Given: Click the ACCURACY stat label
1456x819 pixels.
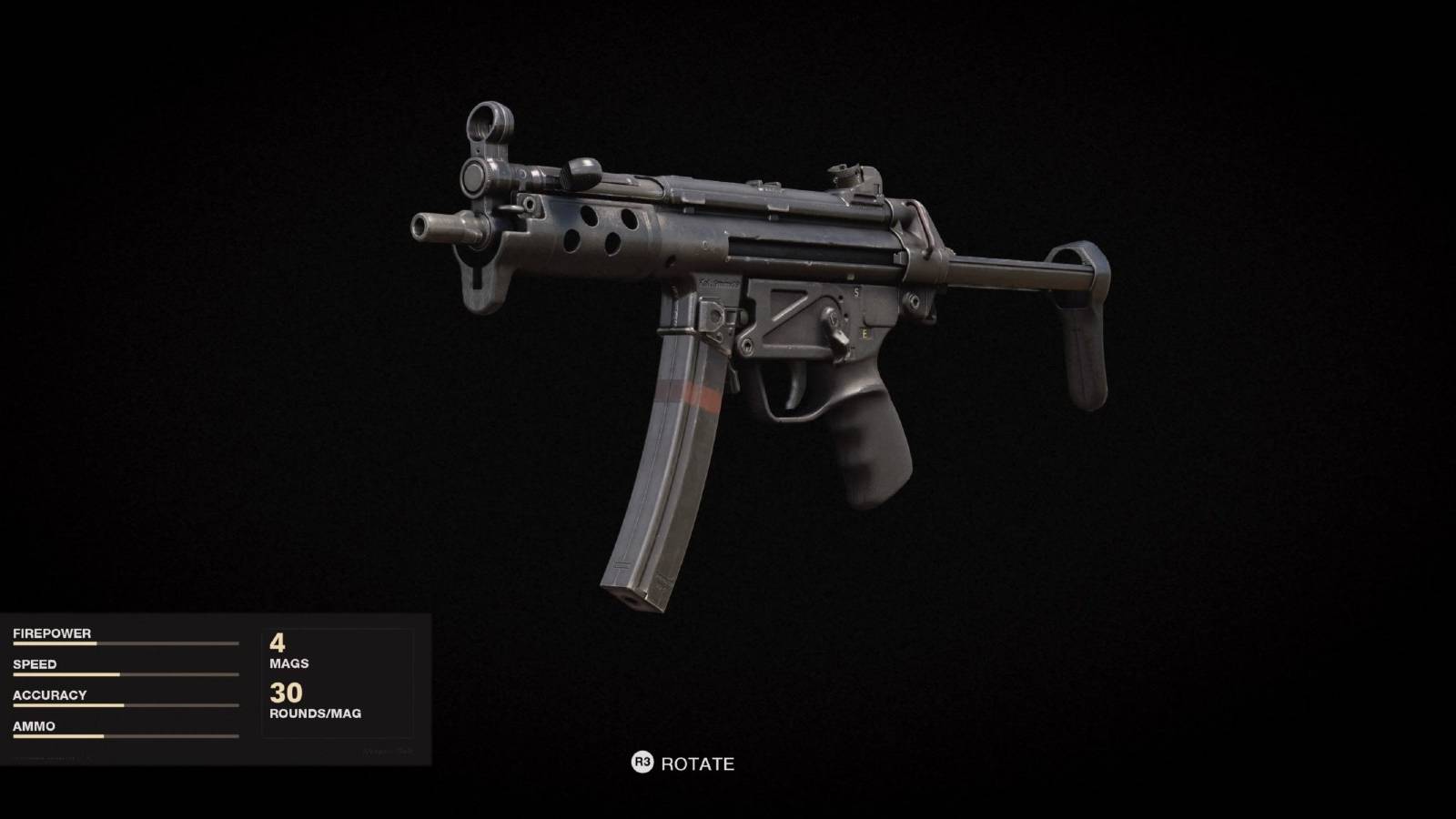Looking at the screenshot, I should [48, 694].
